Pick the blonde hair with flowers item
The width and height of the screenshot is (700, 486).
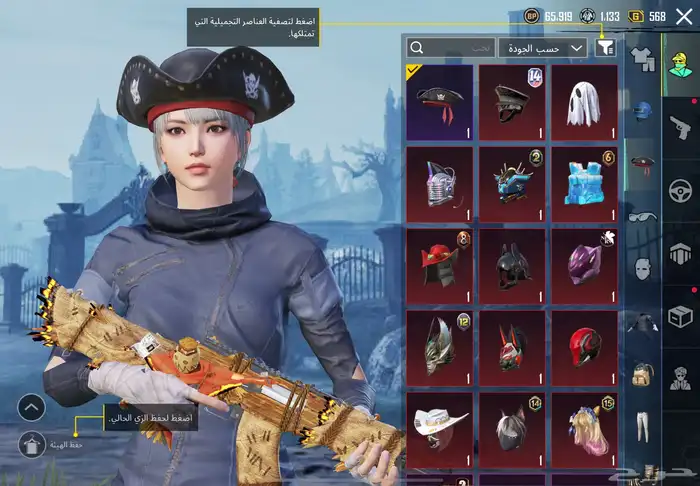pos(584,428)
